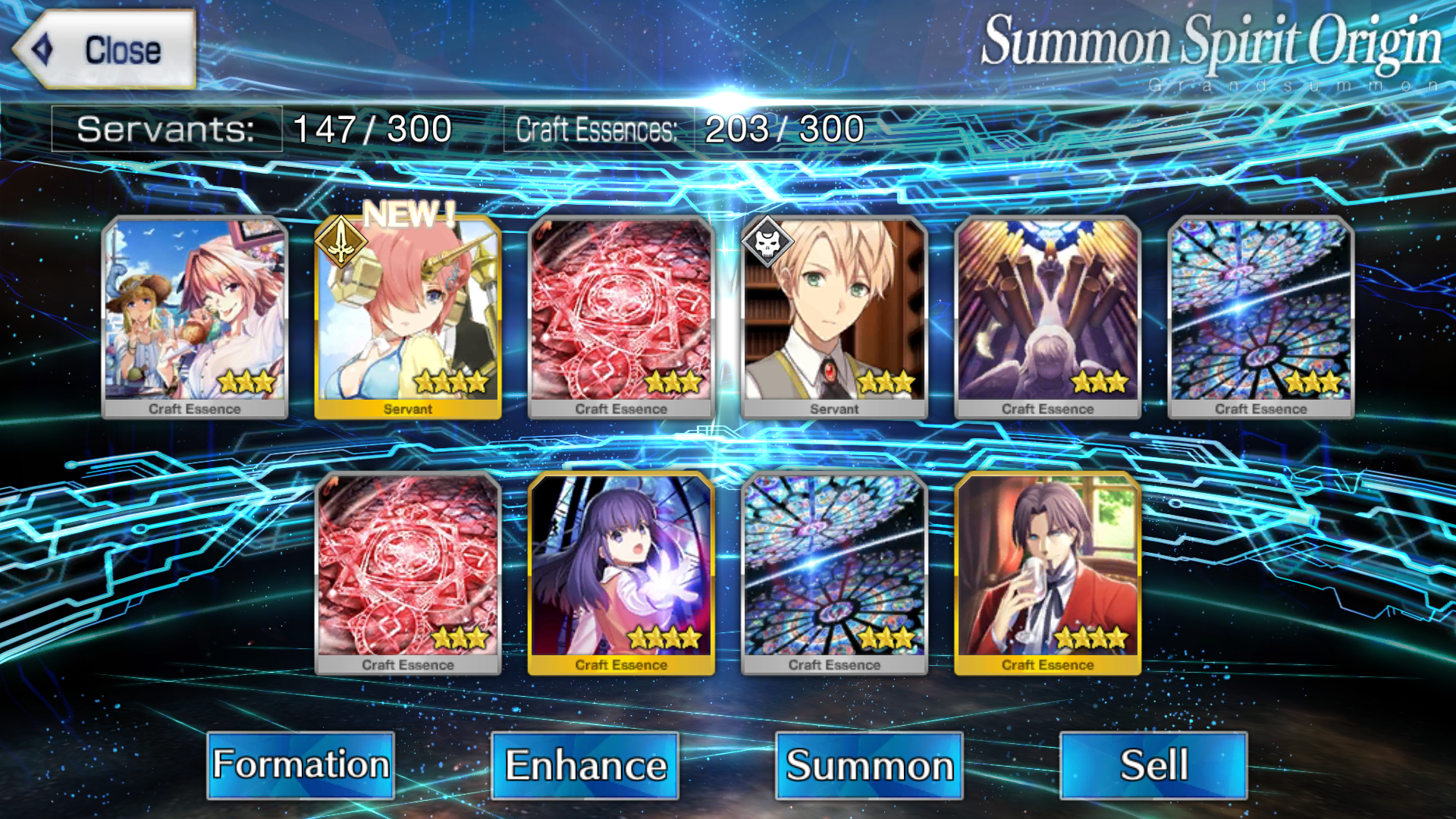Choose the purple-haired girl Craft Essence card
The height and width of the screenshot is (819, 1456).
pyautogui.click(x=621, y=573)
